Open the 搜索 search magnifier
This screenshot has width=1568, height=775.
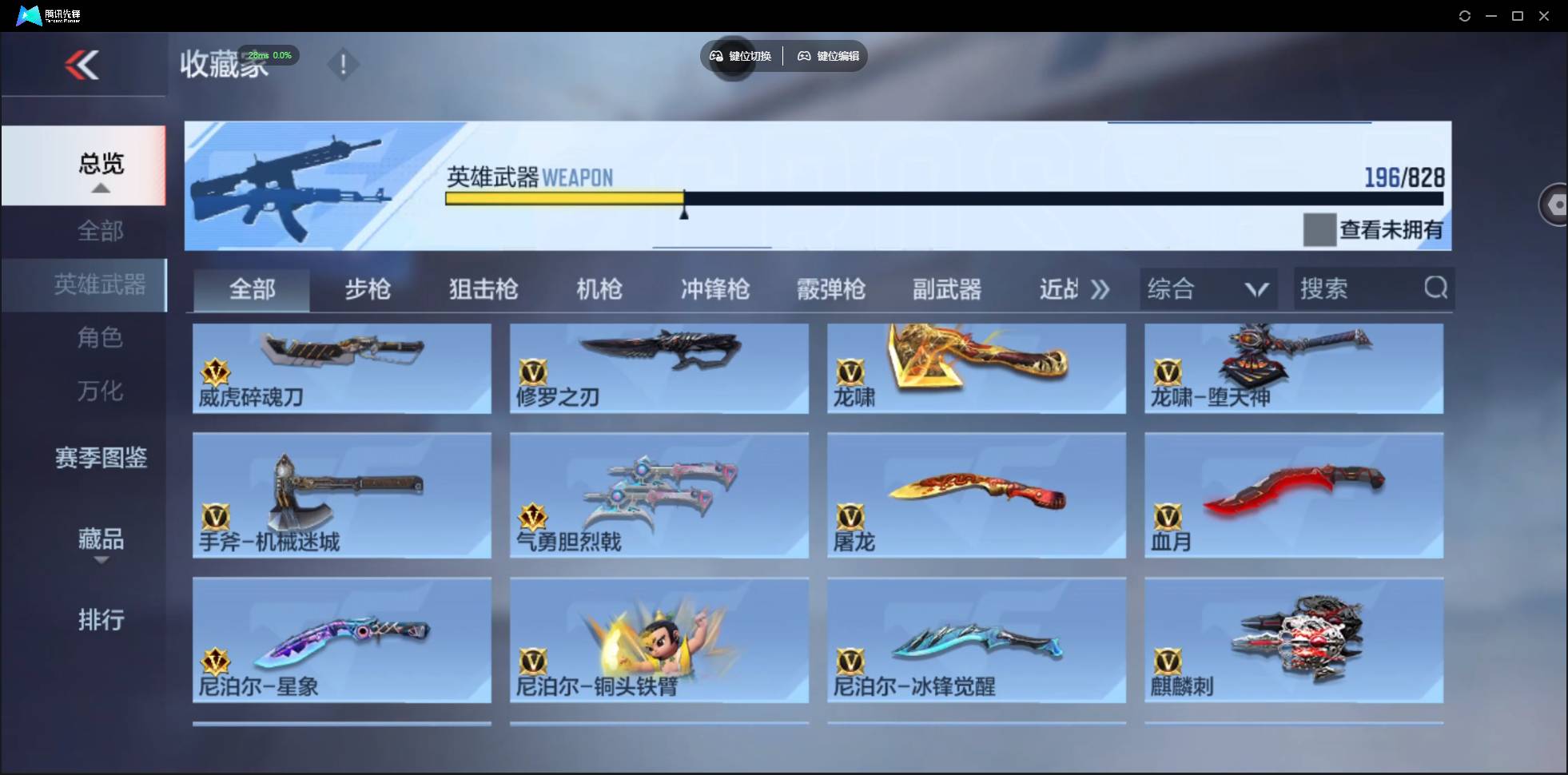1436,288
